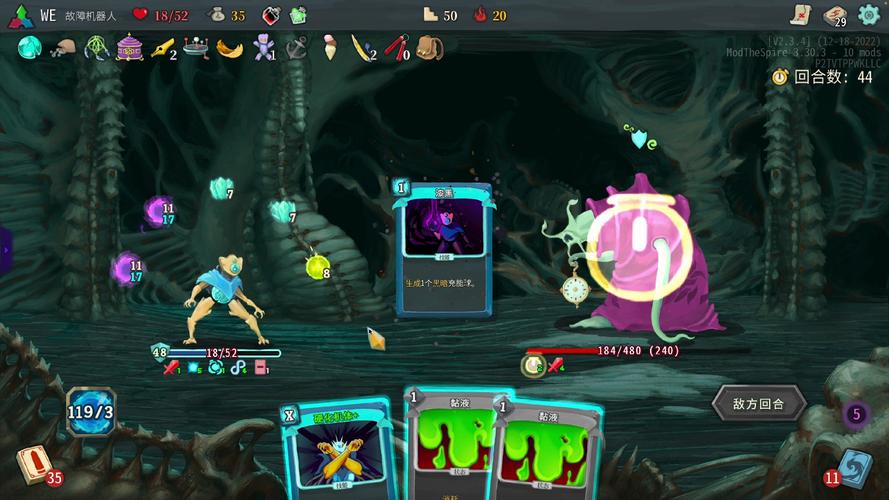This screenshot has width=889, height=500.
Task: Inspect the anchor relic
Action: pyautogui.click(x=297, y=47)
